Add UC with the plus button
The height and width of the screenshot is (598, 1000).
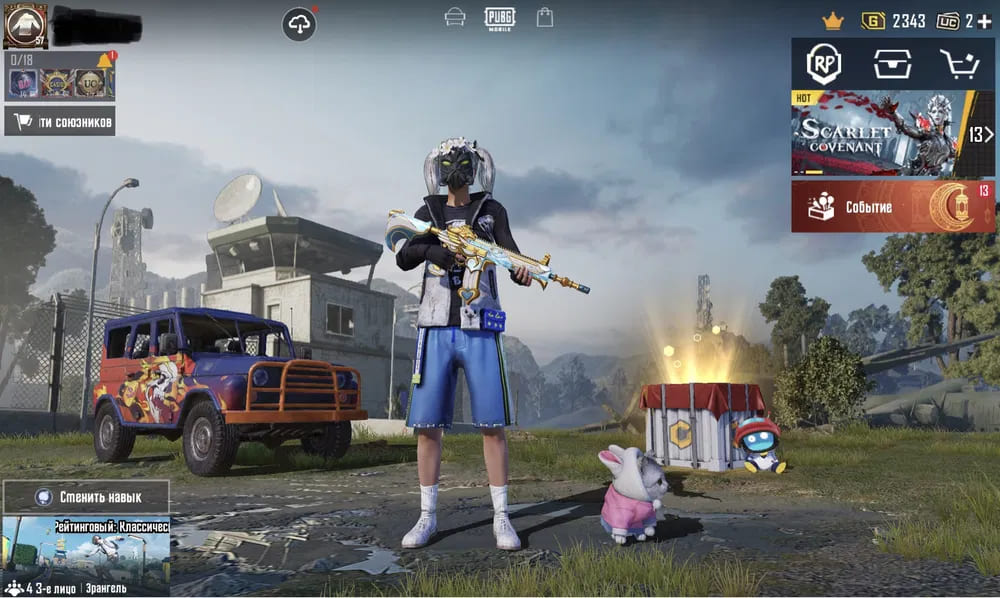[x=985, y=20]
